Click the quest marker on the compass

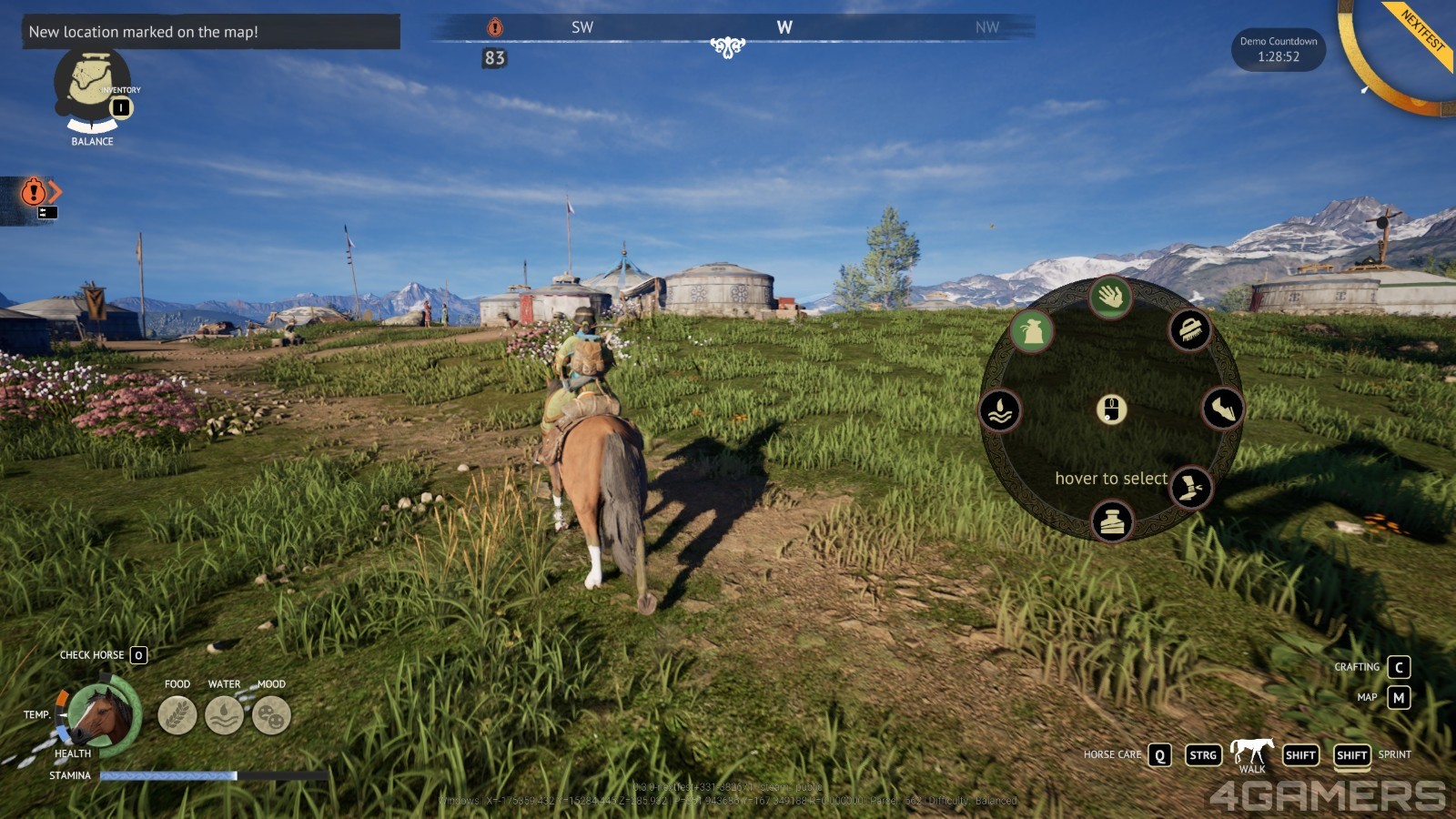click(x=495, y=27)
